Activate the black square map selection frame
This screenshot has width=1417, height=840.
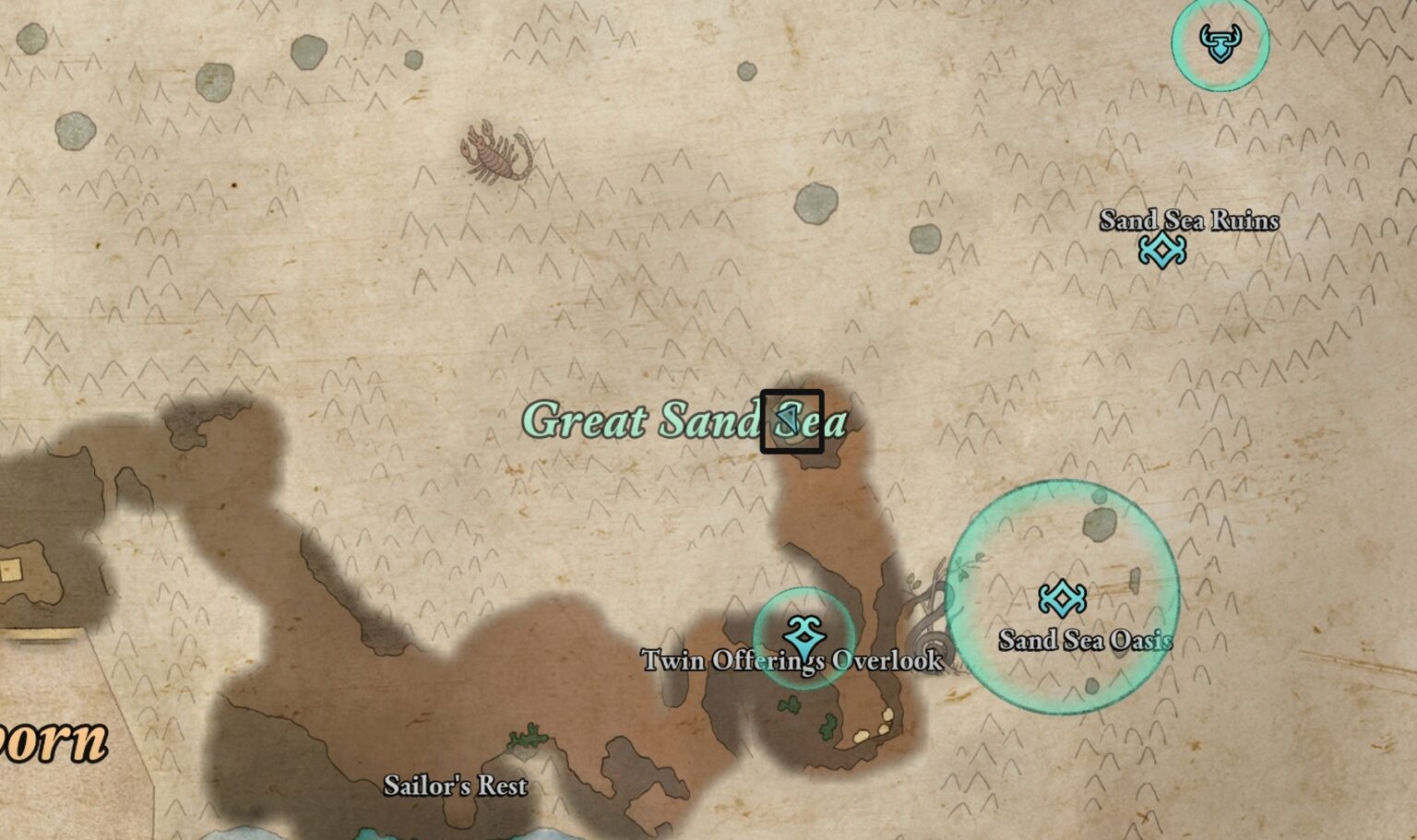(x=791, y=420)
